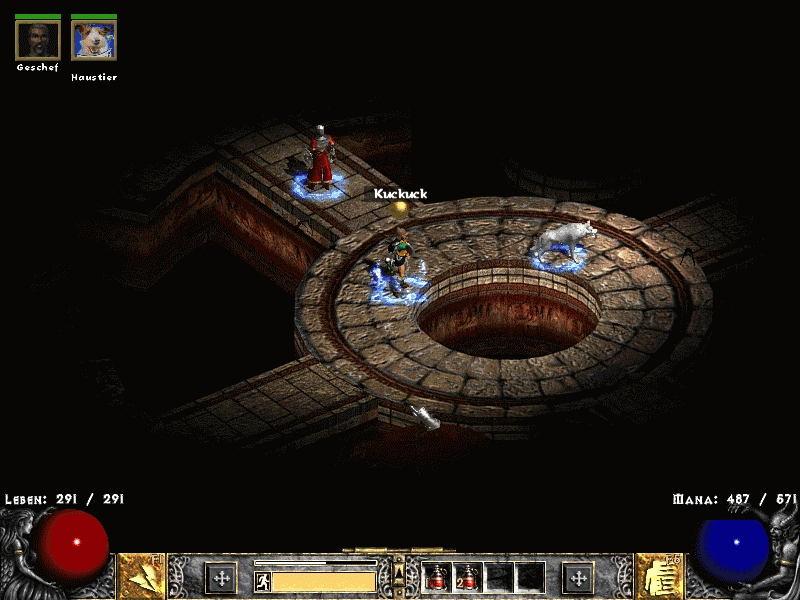Select the Geschef mercenary portrait
The height and width of the screenshot is (600, 800).
coord(38,40)
